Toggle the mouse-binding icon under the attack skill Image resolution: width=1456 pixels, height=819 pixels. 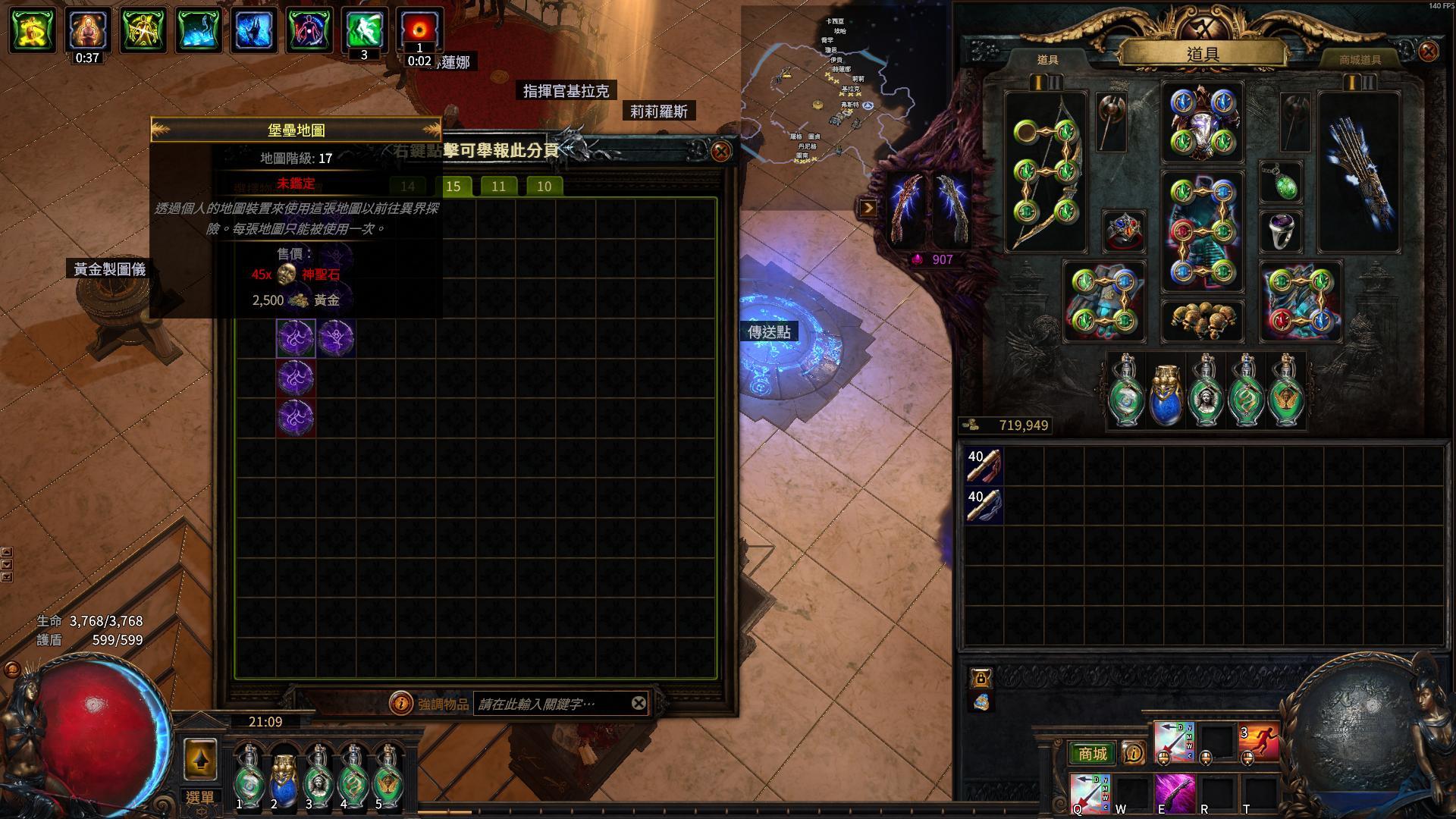pyautogui.click(x=1163, y=758)
